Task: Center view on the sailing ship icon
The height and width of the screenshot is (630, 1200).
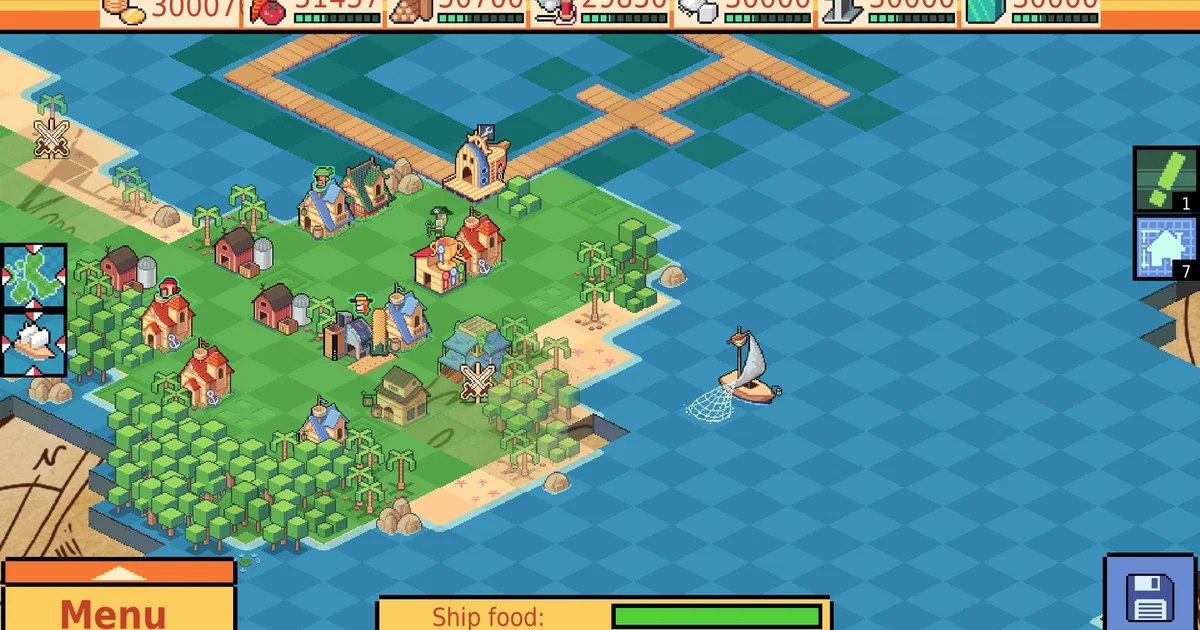Action: (x=34, y=344)
